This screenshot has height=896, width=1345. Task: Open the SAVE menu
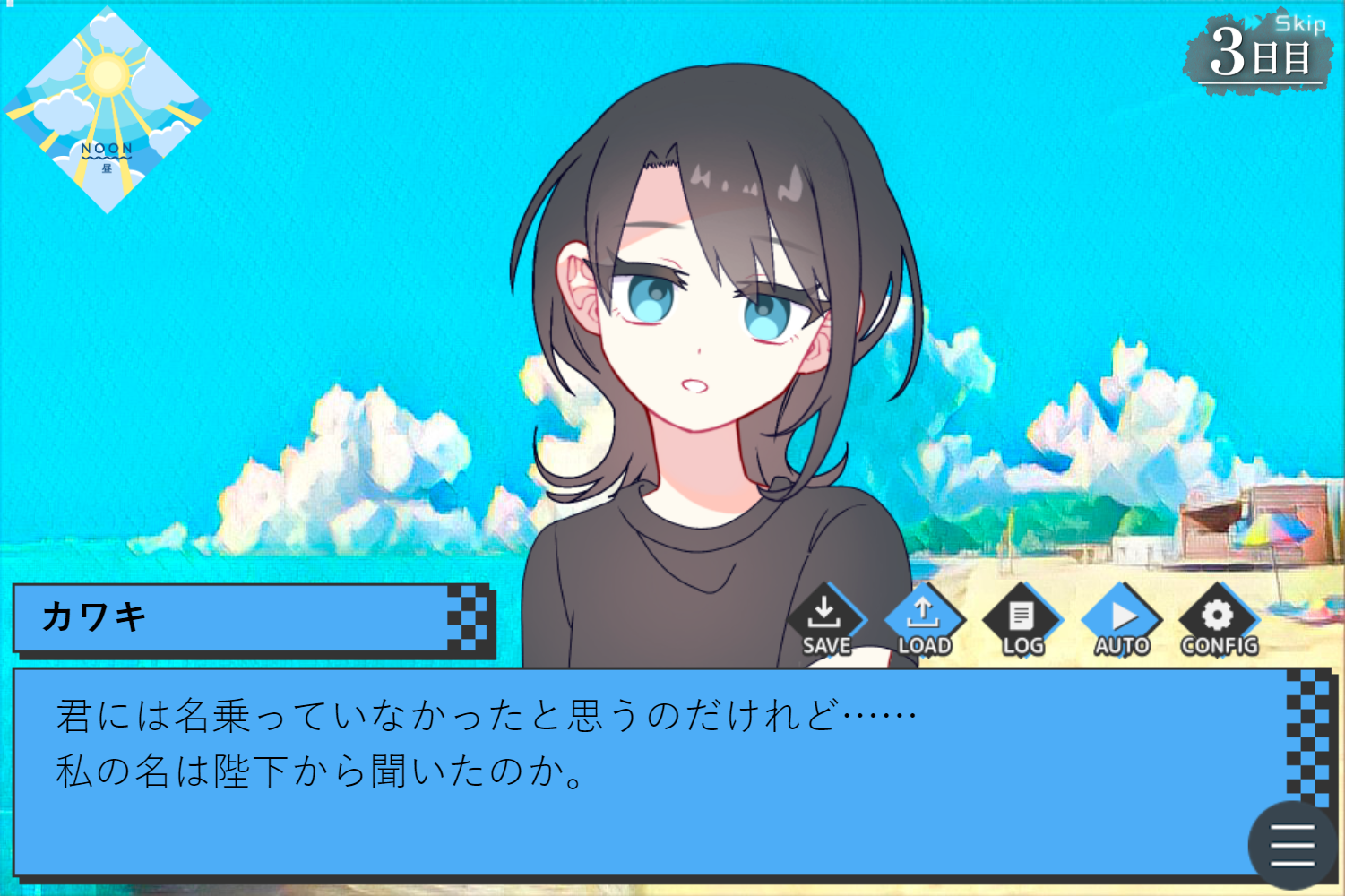click(825, 621)
